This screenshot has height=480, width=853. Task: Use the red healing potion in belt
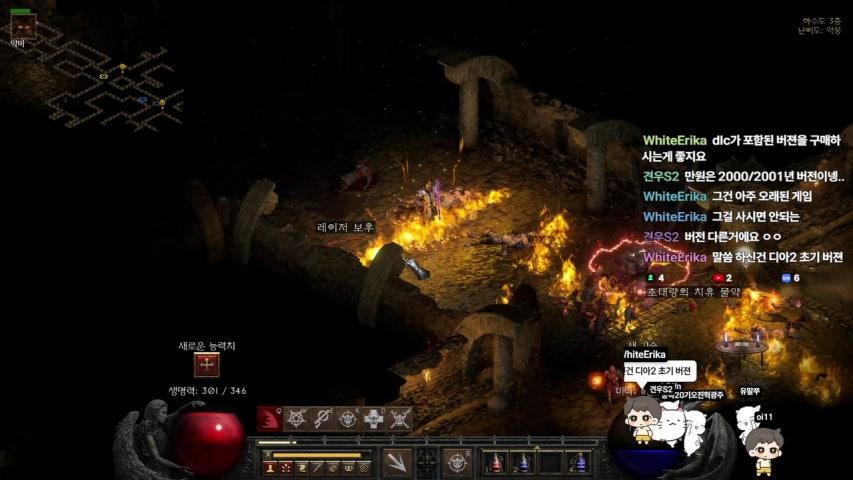[495, 462]
